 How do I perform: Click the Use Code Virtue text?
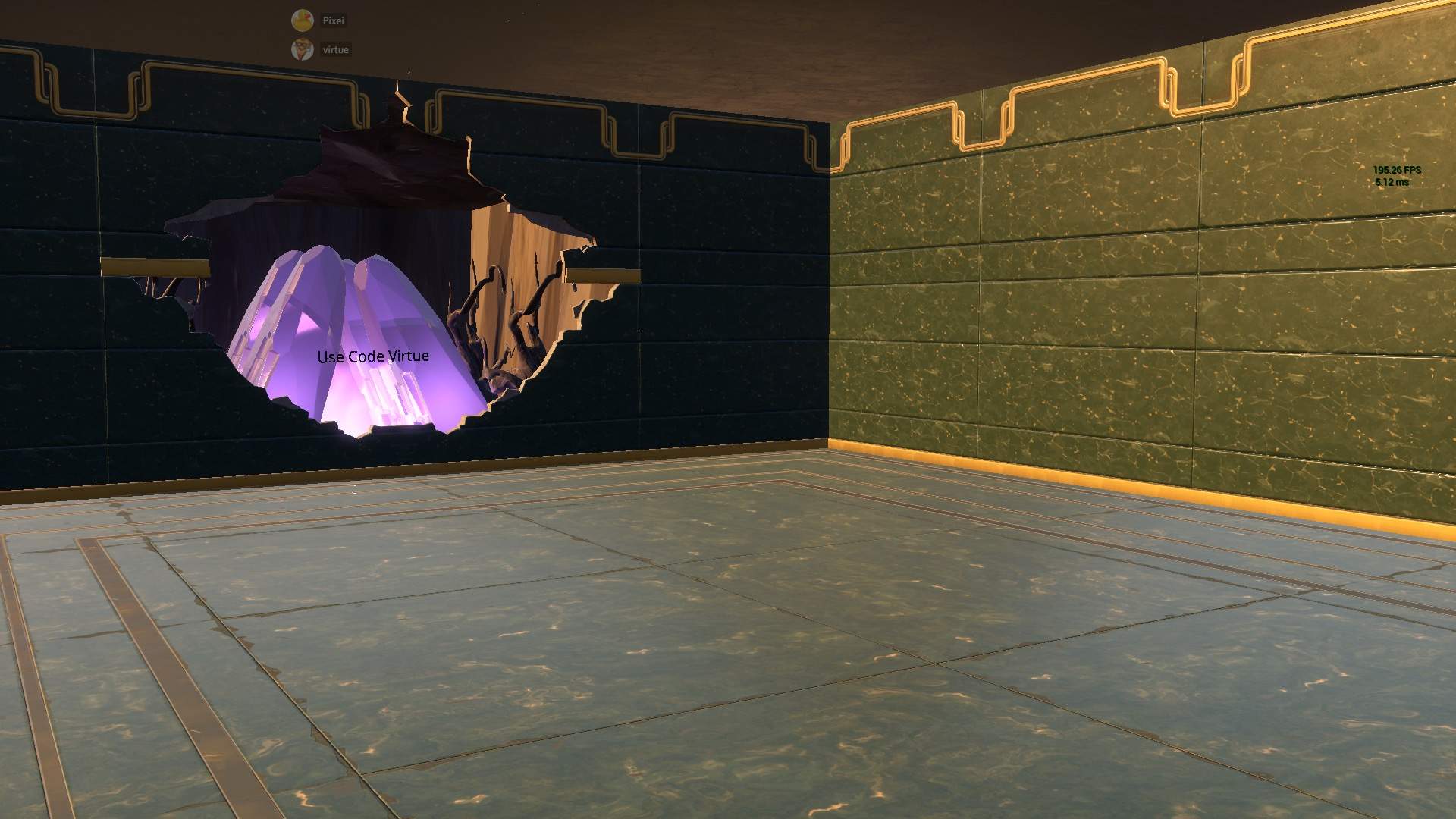click(x=374, y=355)
